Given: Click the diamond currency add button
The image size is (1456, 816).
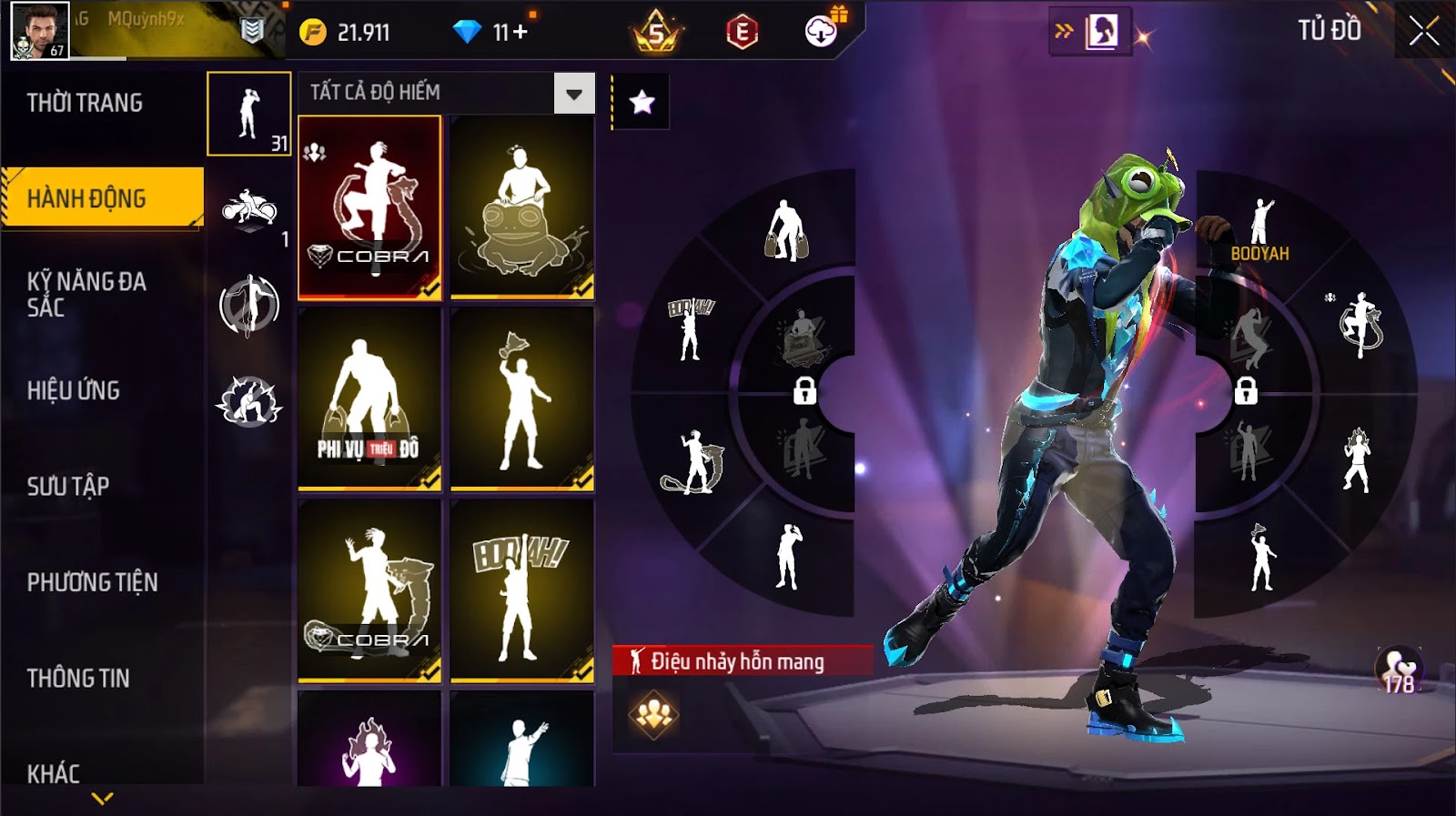Looking at the screenshot, I should 521,32.
